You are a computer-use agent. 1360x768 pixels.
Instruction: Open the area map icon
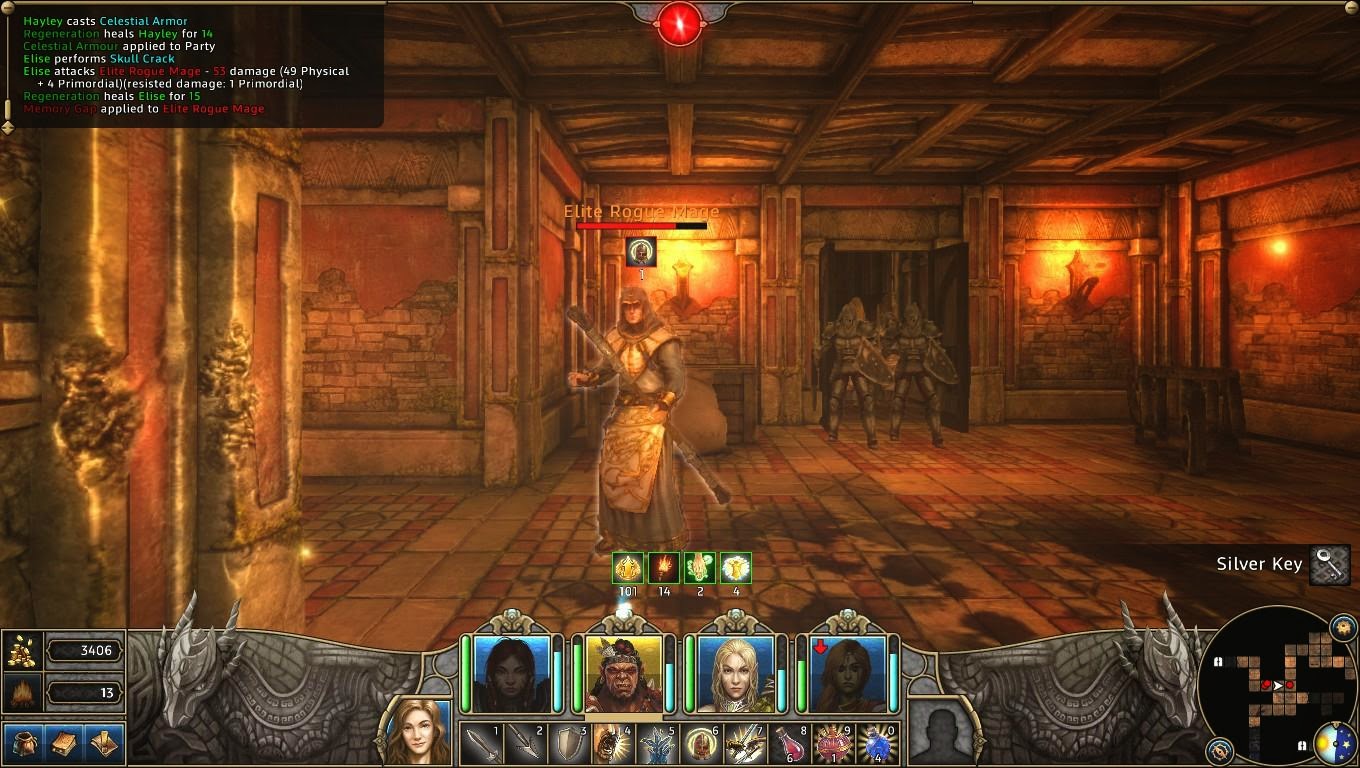click(105, 743)
